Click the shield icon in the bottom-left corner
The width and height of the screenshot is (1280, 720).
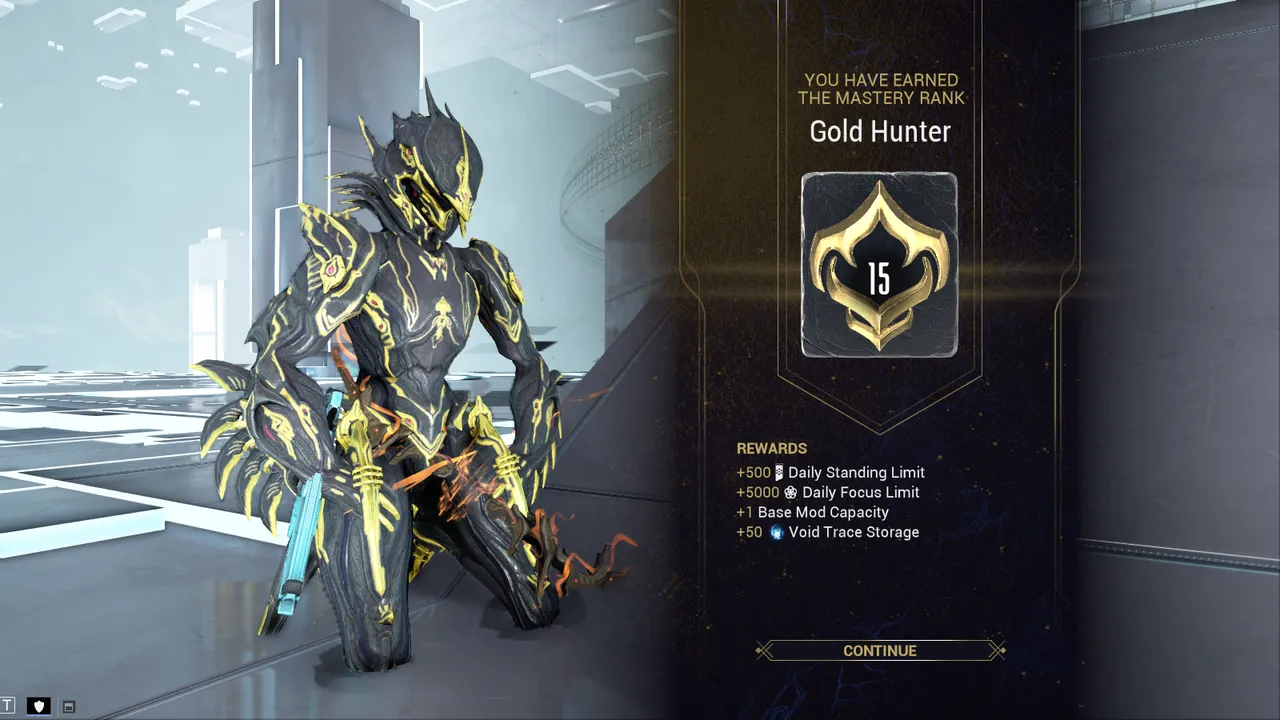coord(39,705)
